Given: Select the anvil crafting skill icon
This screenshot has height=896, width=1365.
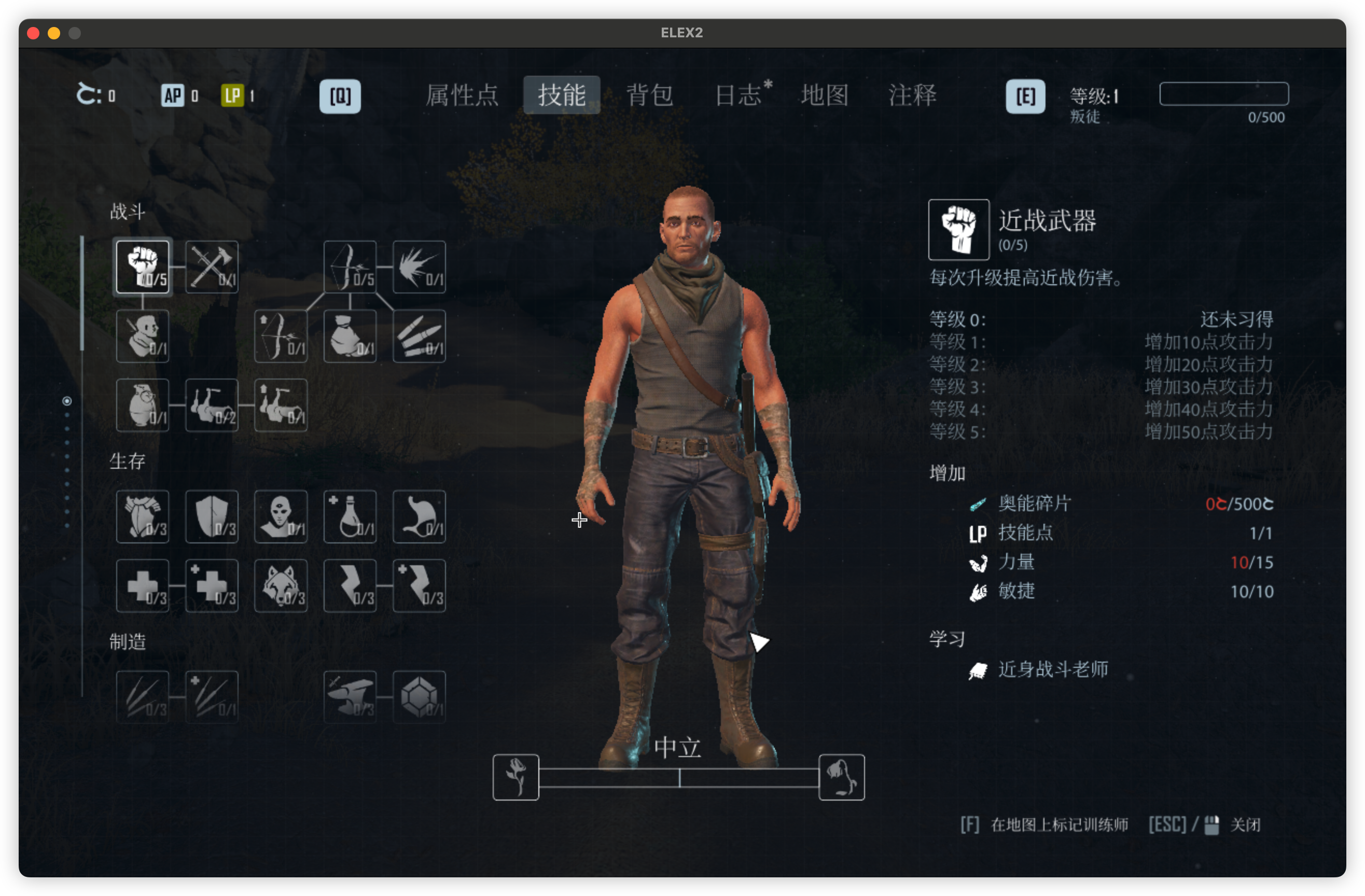Looking at the screenshot, I should point(350,696).
